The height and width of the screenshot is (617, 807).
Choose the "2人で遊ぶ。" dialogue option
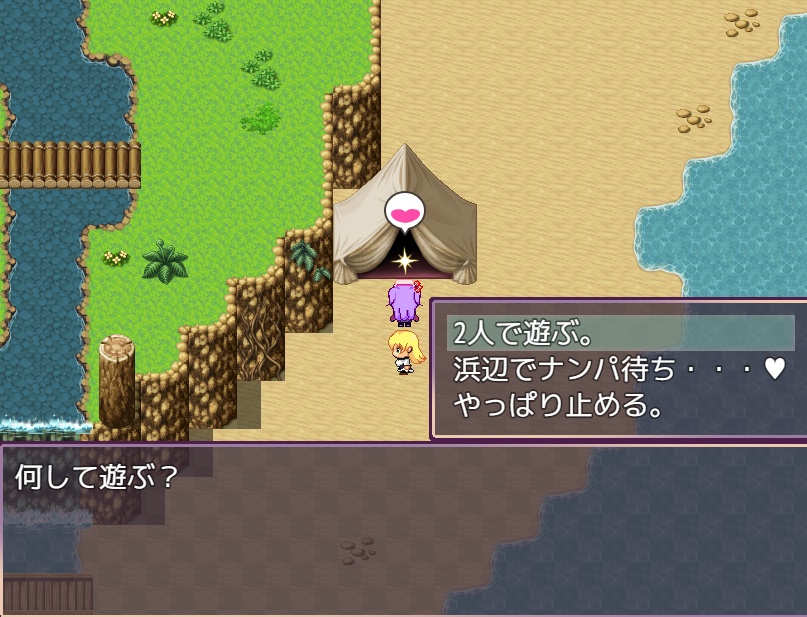click(x=523, y=333)
